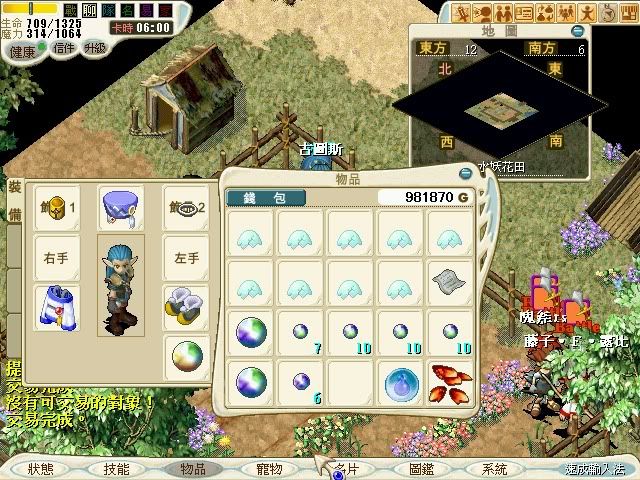The width and height of the screenshot is (640, 480).
Task: Open the 狀態 status menu
Action: [x=40, y=468]
